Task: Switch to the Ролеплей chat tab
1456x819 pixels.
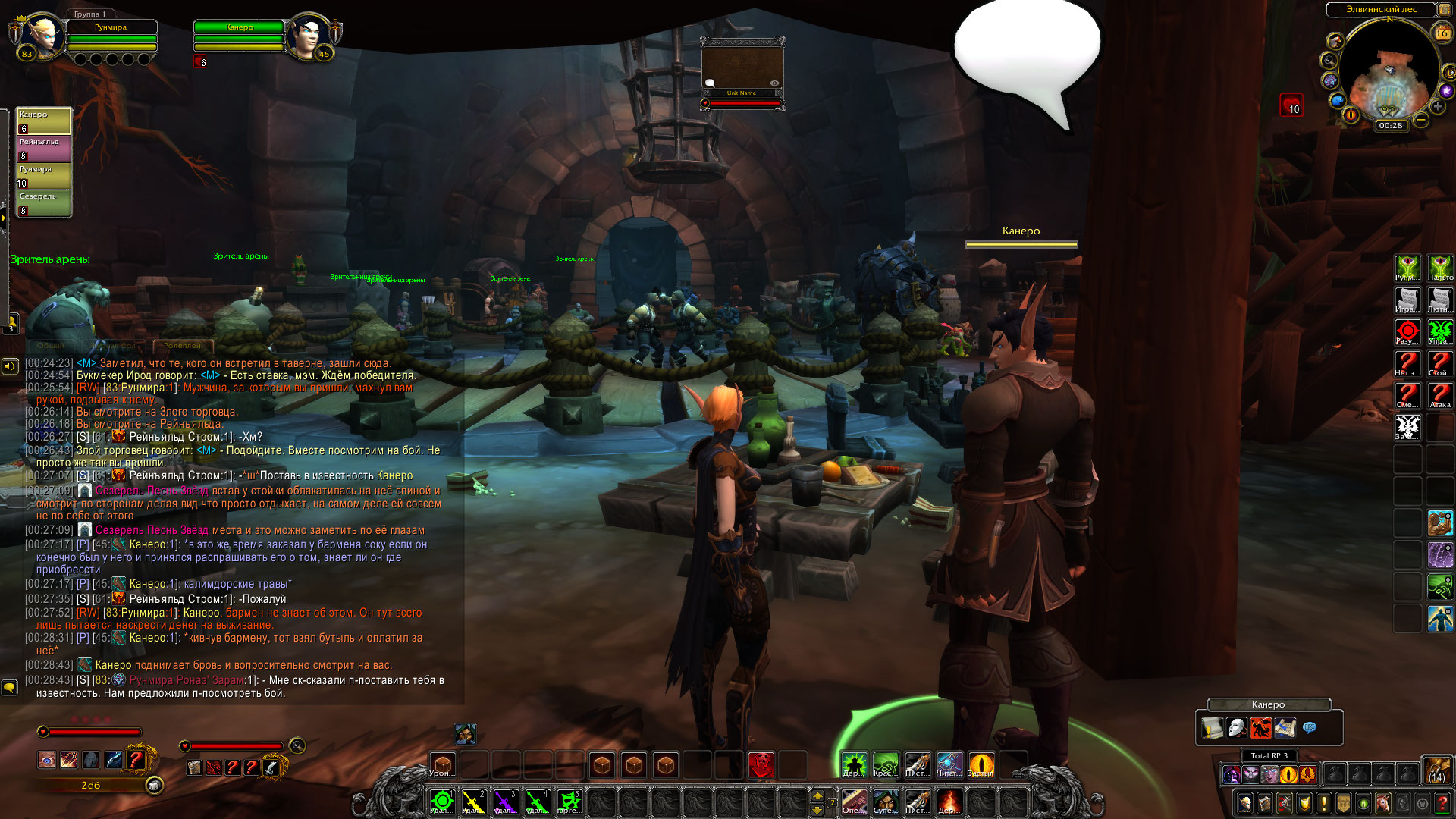Action: click(182, 346)
